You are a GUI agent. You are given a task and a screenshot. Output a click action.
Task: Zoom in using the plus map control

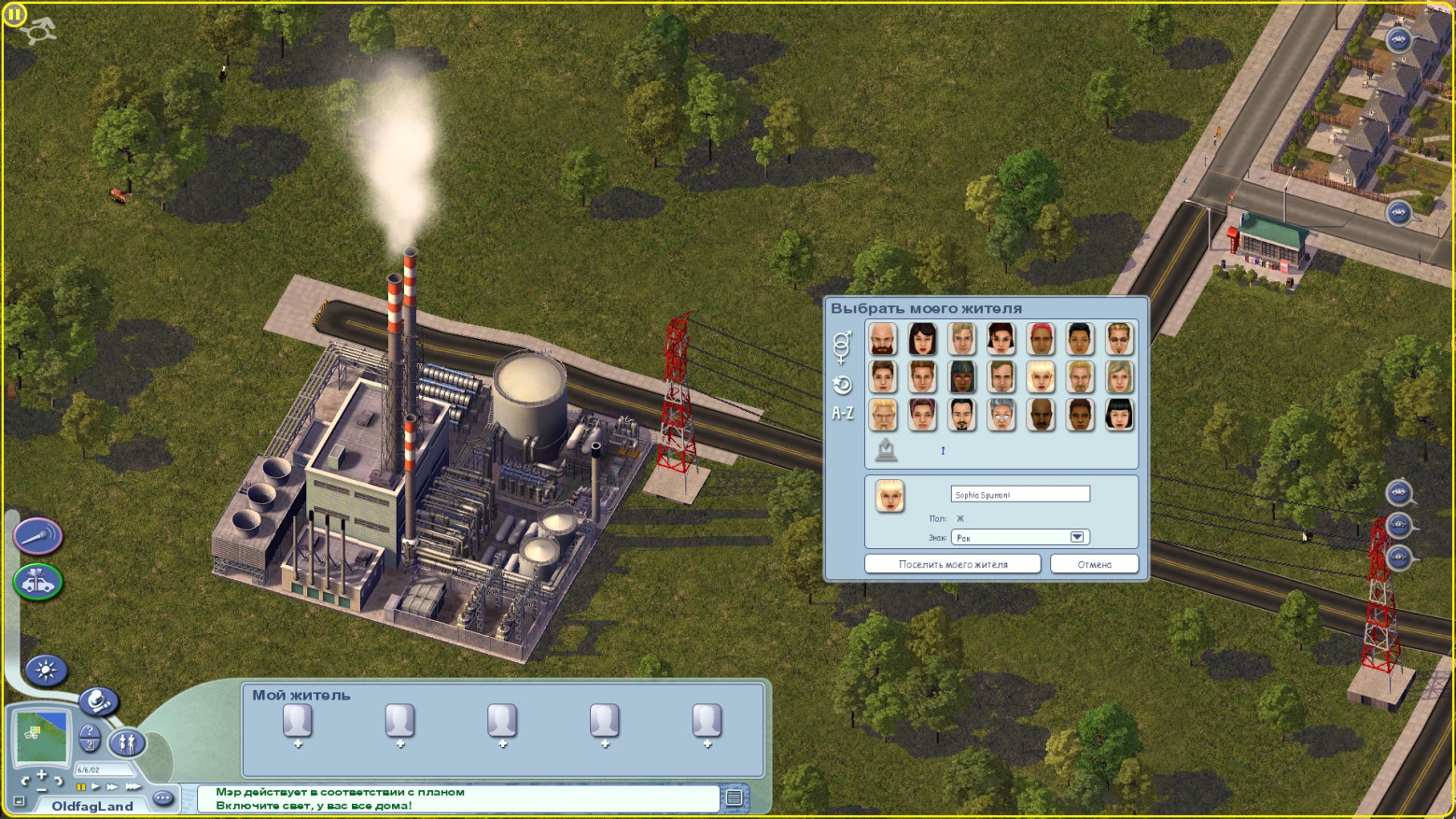[42, 773]
